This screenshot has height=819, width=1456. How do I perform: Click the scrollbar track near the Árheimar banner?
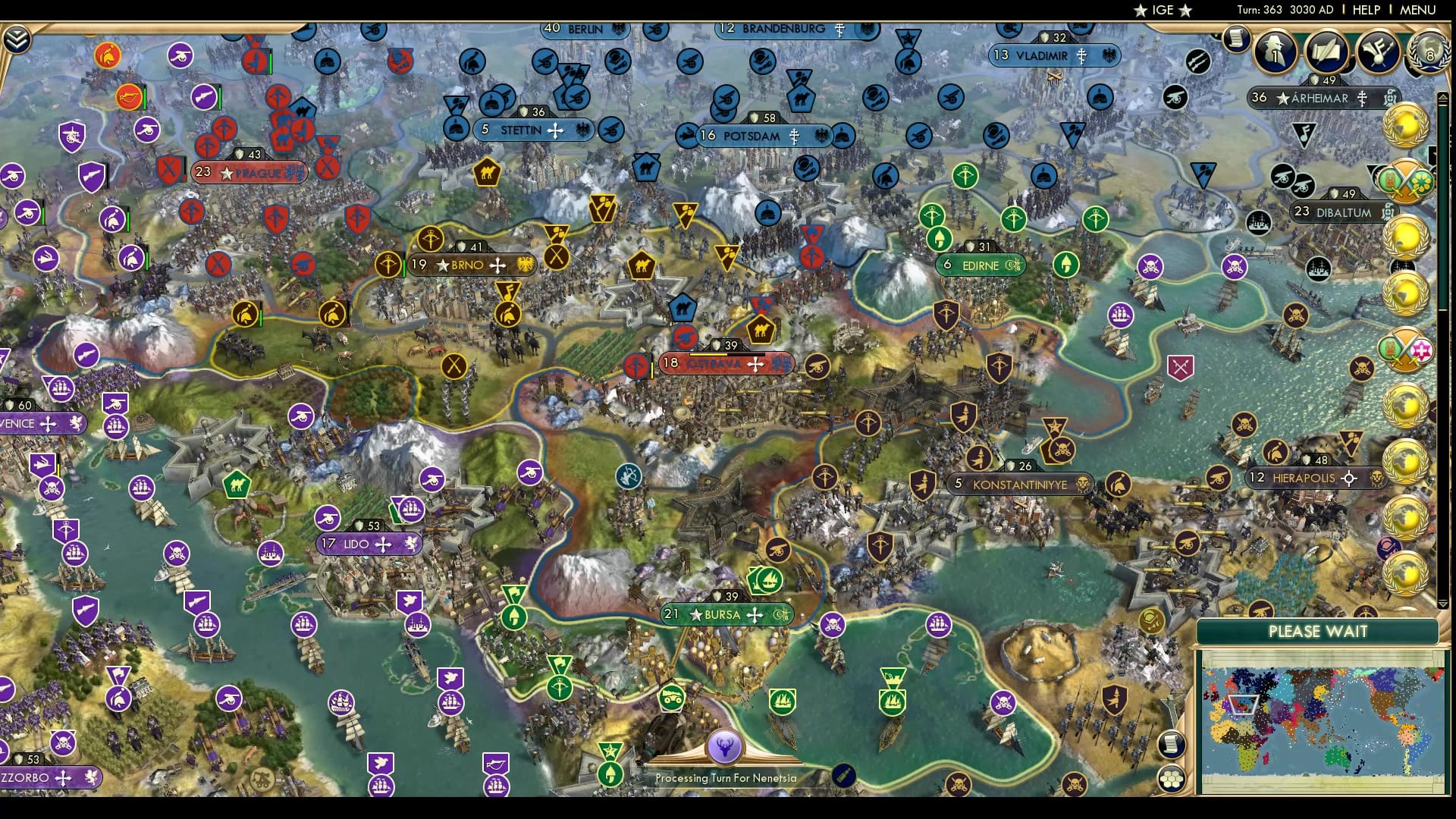click(x=1441, y=121)
